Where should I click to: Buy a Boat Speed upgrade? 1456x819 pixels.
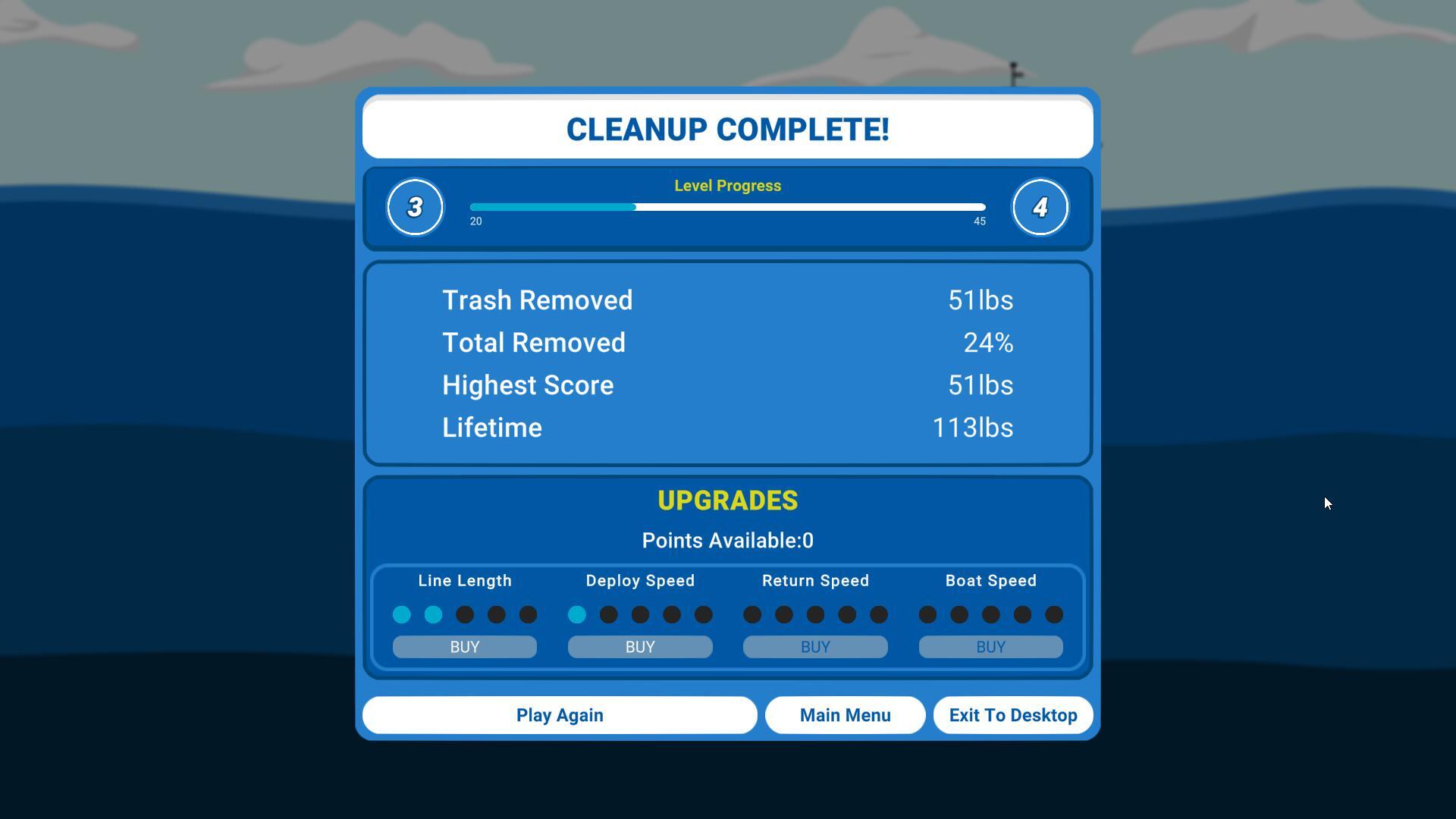[x=990, y=647]
